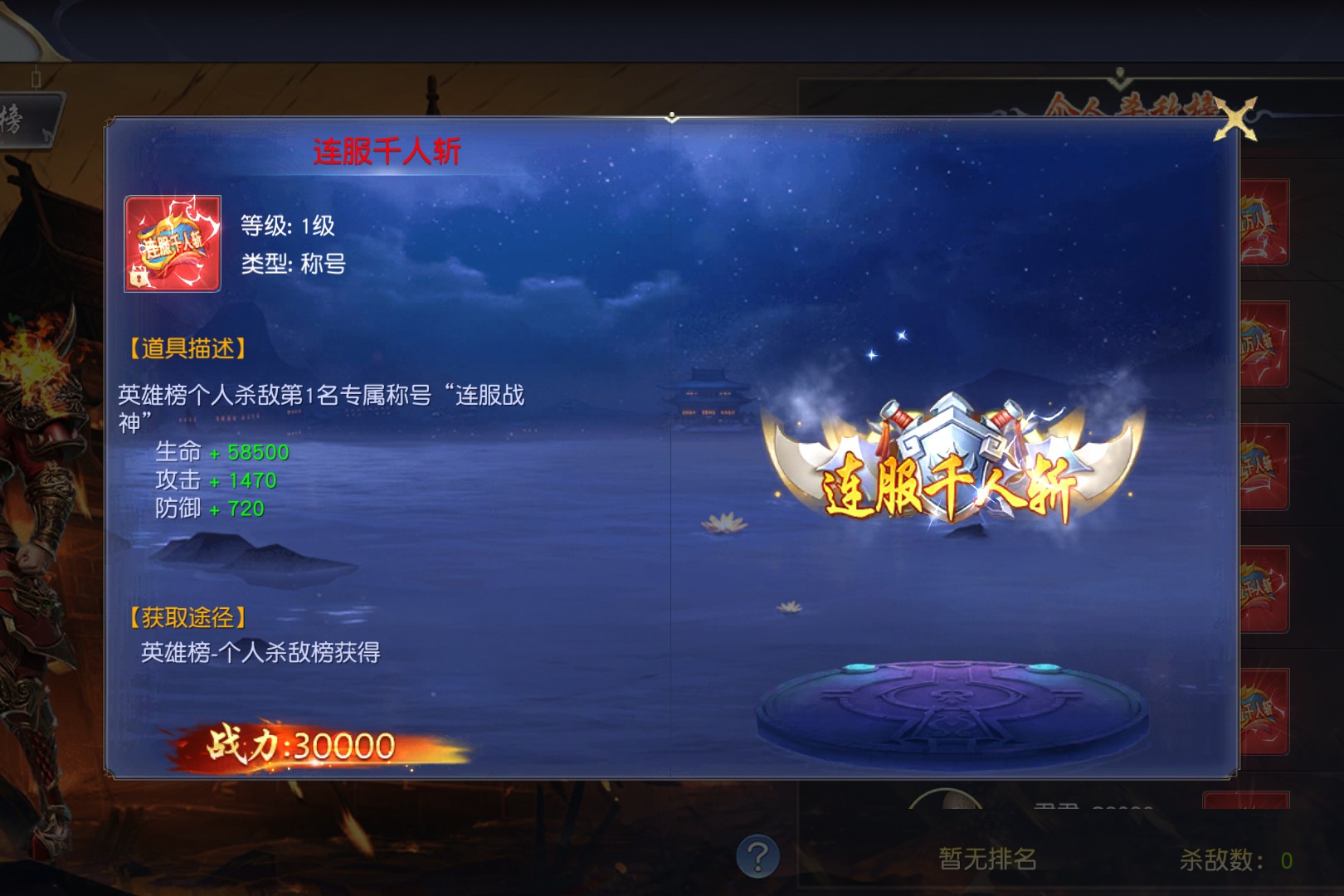Close the 连服千人斩 title popup
Screen dimensions: 1344x896
pyautogui.click(x=1235, y=120)
